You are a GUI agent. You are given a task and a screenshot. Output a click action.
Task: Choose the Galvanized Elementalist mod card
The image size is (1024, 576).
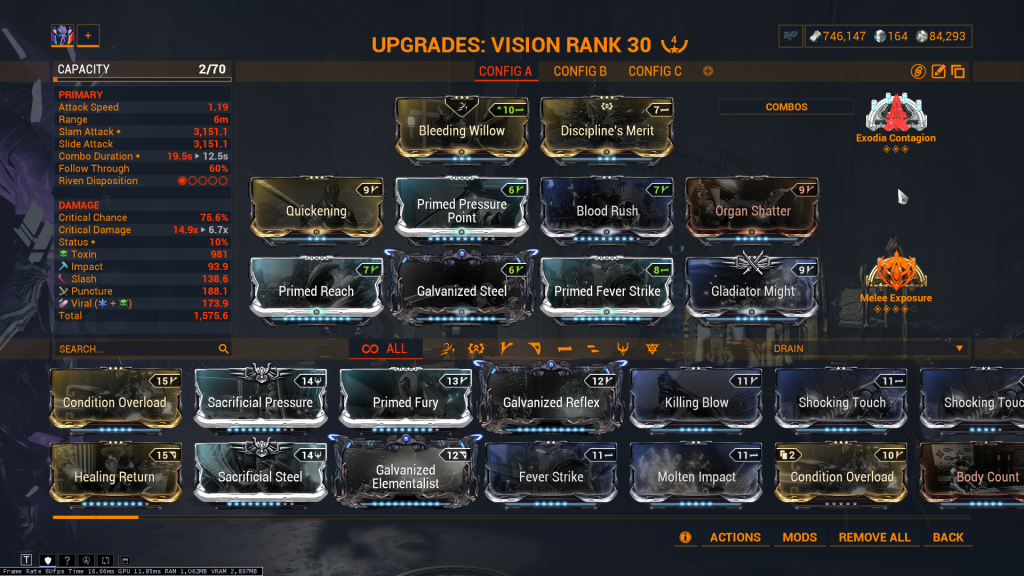click(x=405, y=477)
